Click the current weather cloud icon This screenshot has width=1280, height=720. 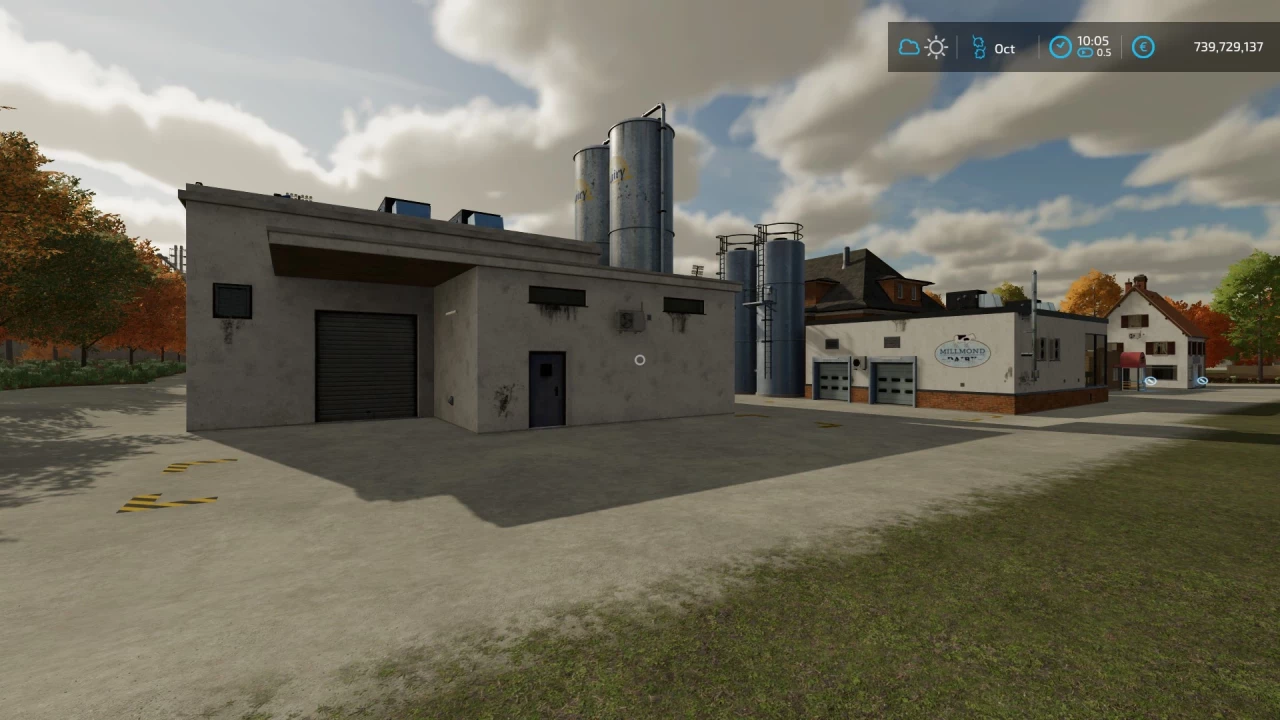(x=908, y=47)
